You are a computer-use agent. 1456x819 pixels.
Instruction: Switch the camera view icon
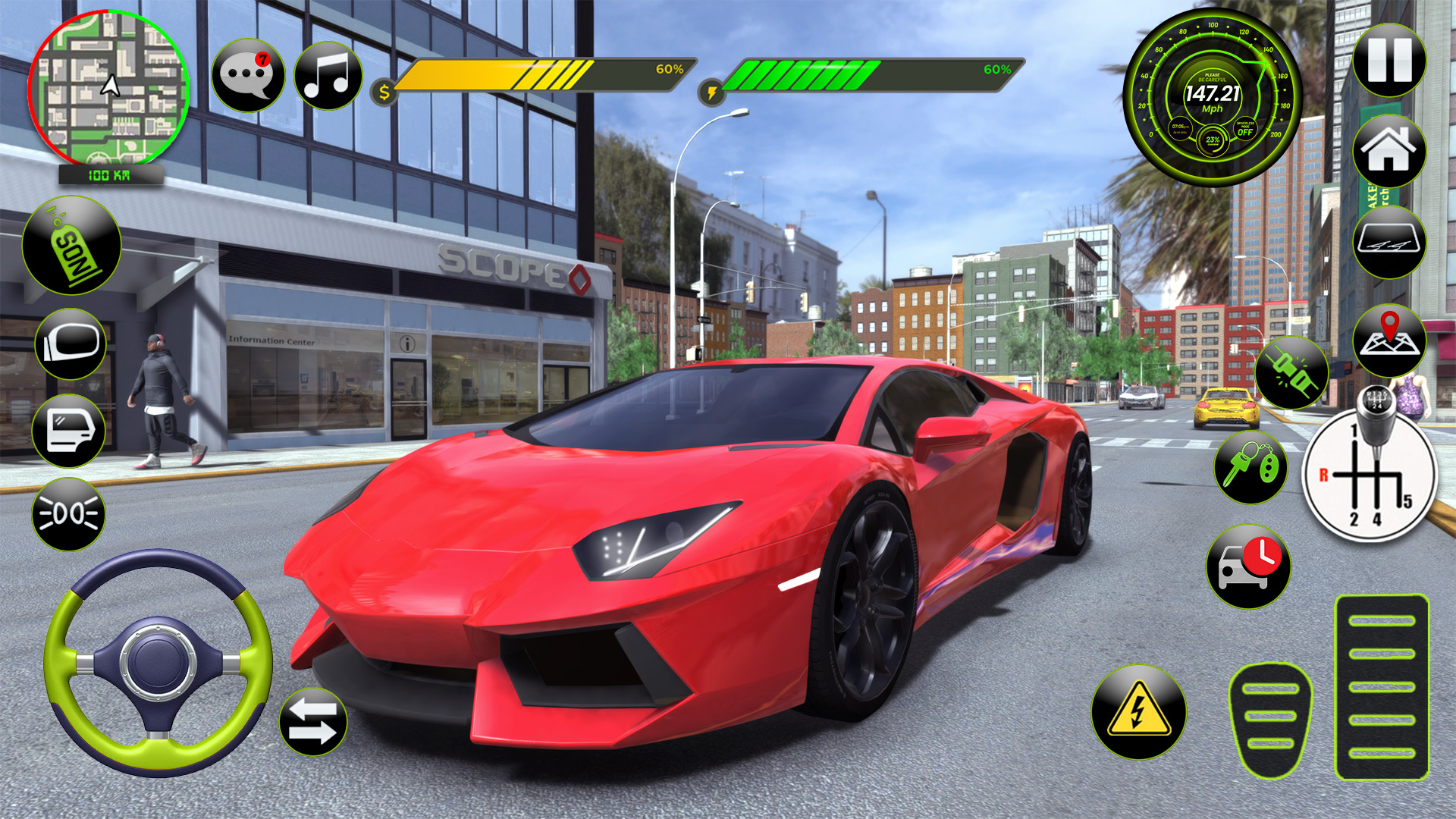point(1390,243)
